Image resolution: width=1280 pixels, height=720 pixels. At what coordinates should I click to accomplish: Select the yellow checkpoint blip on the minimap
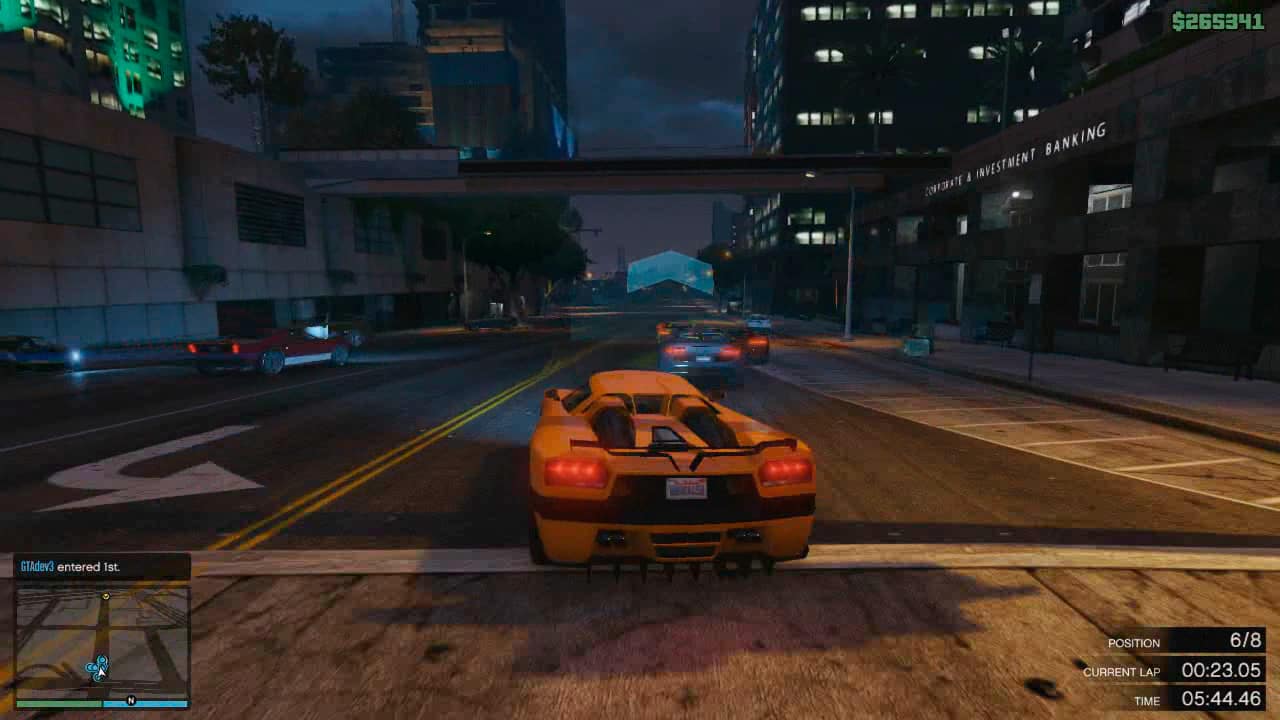[105, 596]
